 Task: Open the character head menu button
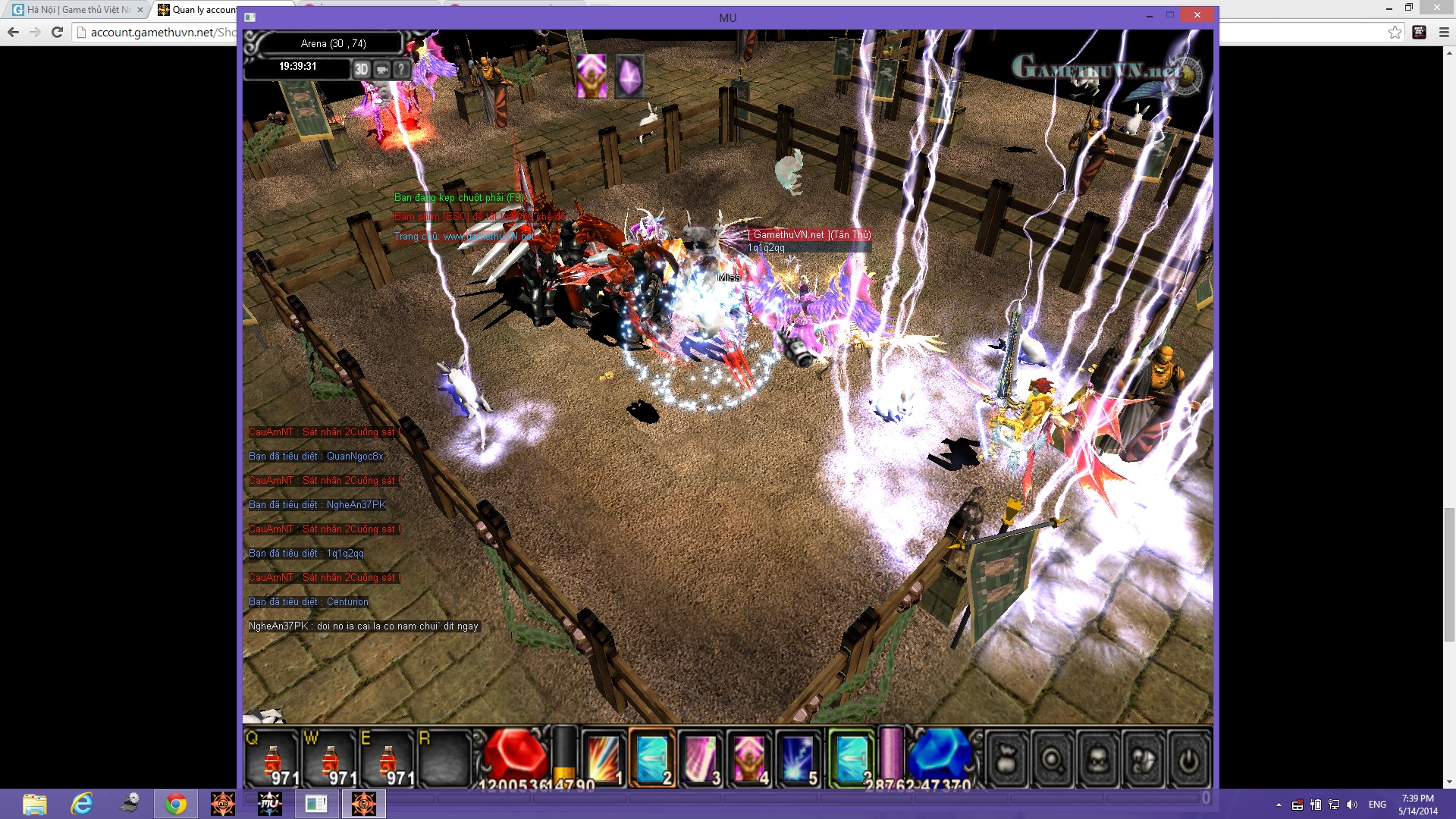[1097, 759]
